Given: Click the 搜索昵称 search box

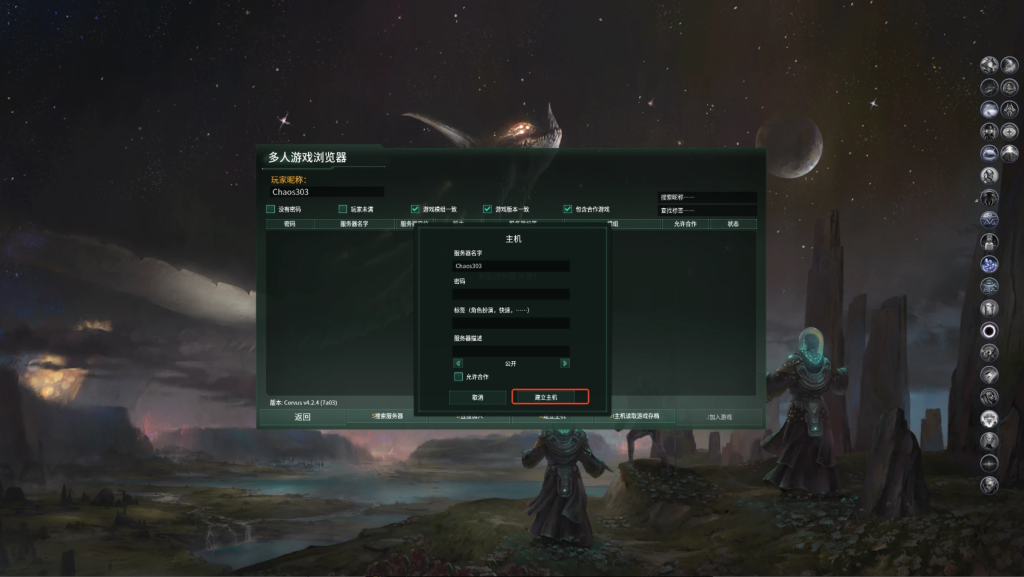Looking at the screenshot, I should point(707,197).
